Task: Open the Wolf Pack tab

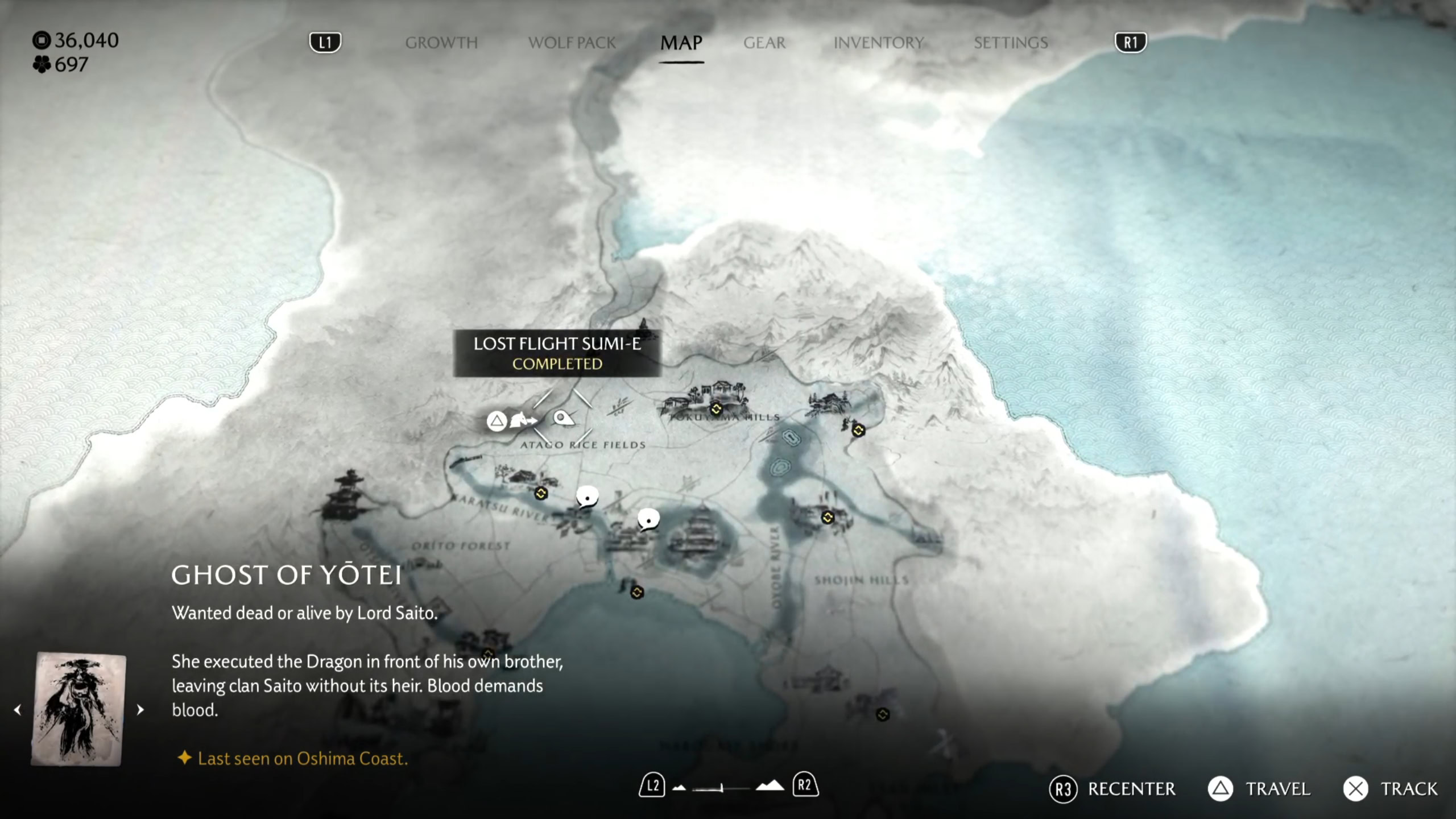Action: (x=572, y=43)
